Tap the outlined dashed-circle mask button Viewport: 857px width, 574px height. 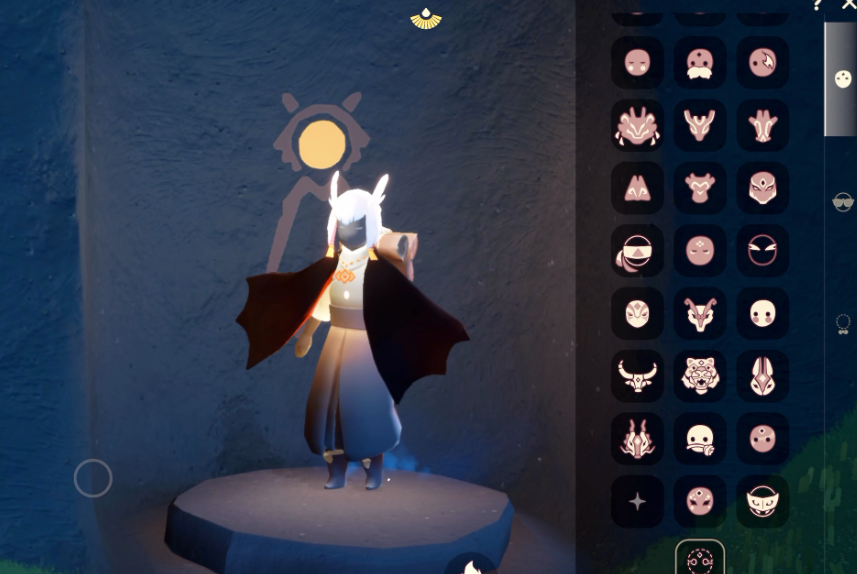(x=700, y=558)
